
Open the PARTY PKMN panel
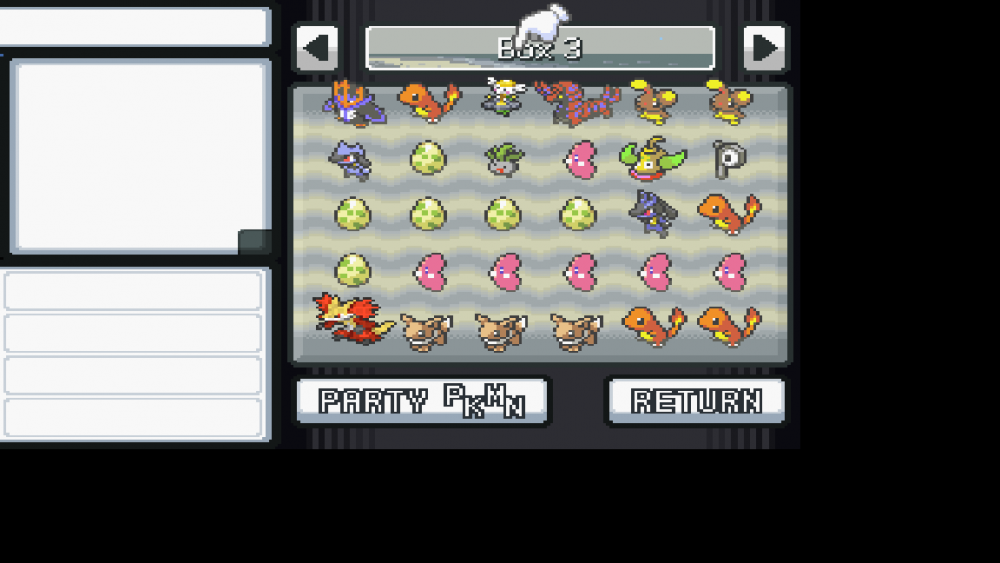422,401
